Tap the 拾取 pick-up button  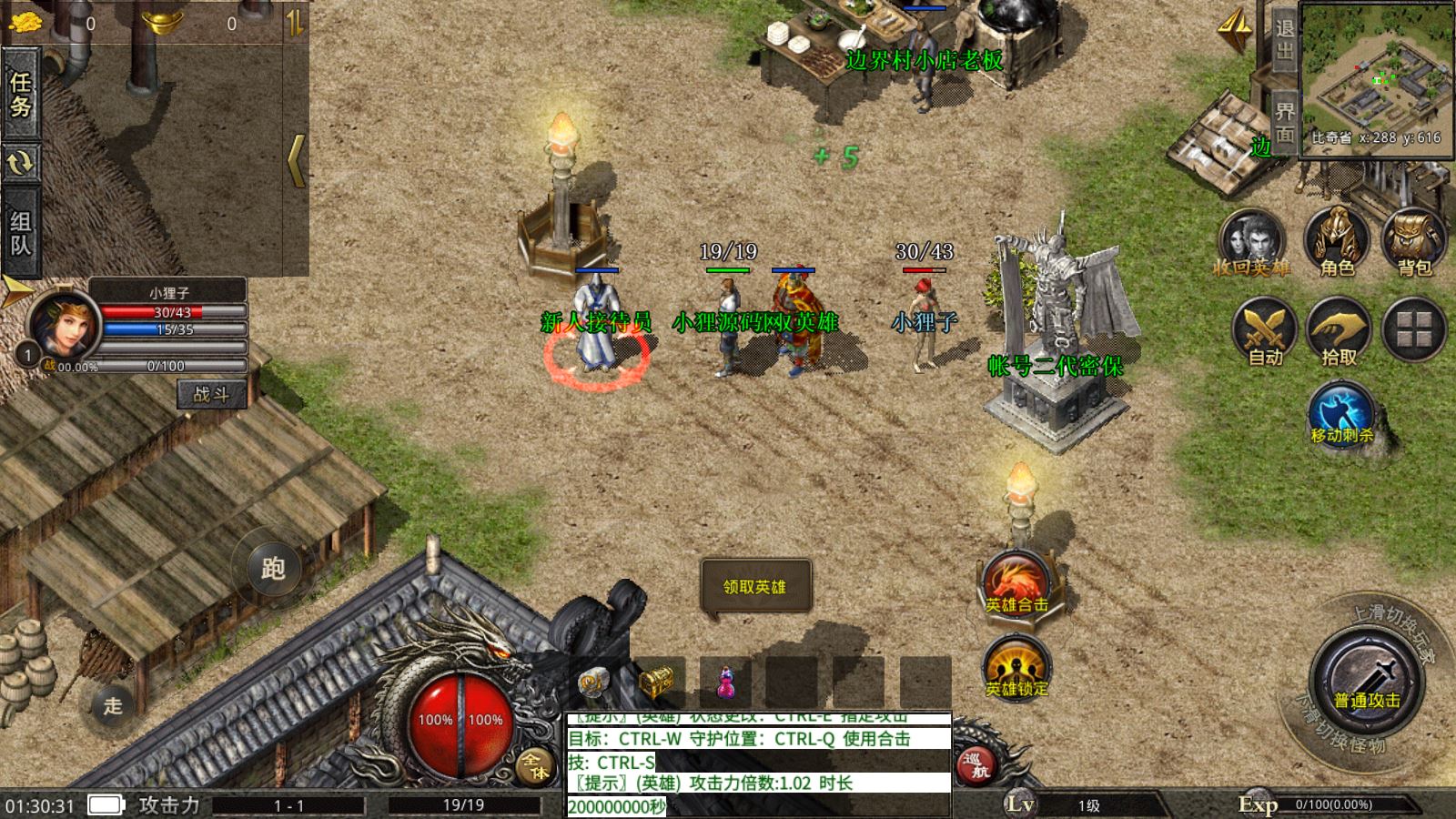tap(1339, 331)
